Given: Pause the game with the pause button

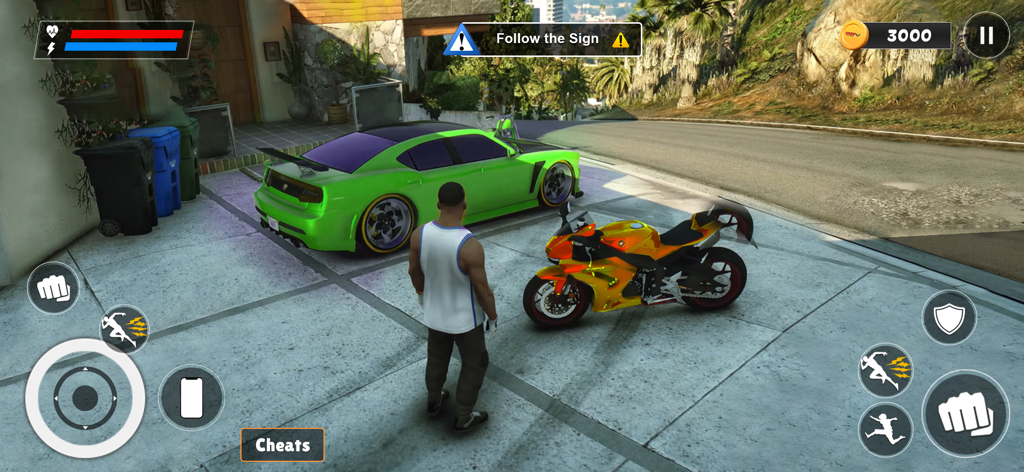Looking at the screenshot, I should 986,36.
